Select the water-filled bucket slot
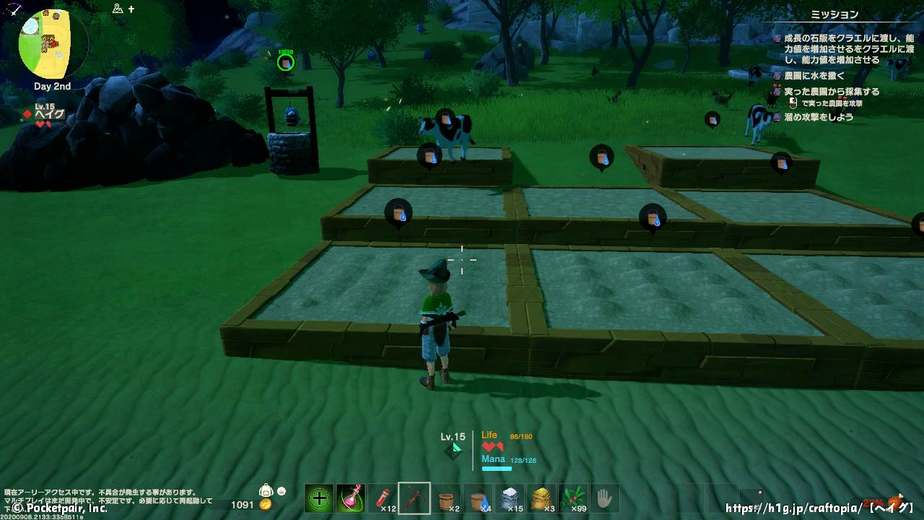924x520 pixels. coord(479,498)
